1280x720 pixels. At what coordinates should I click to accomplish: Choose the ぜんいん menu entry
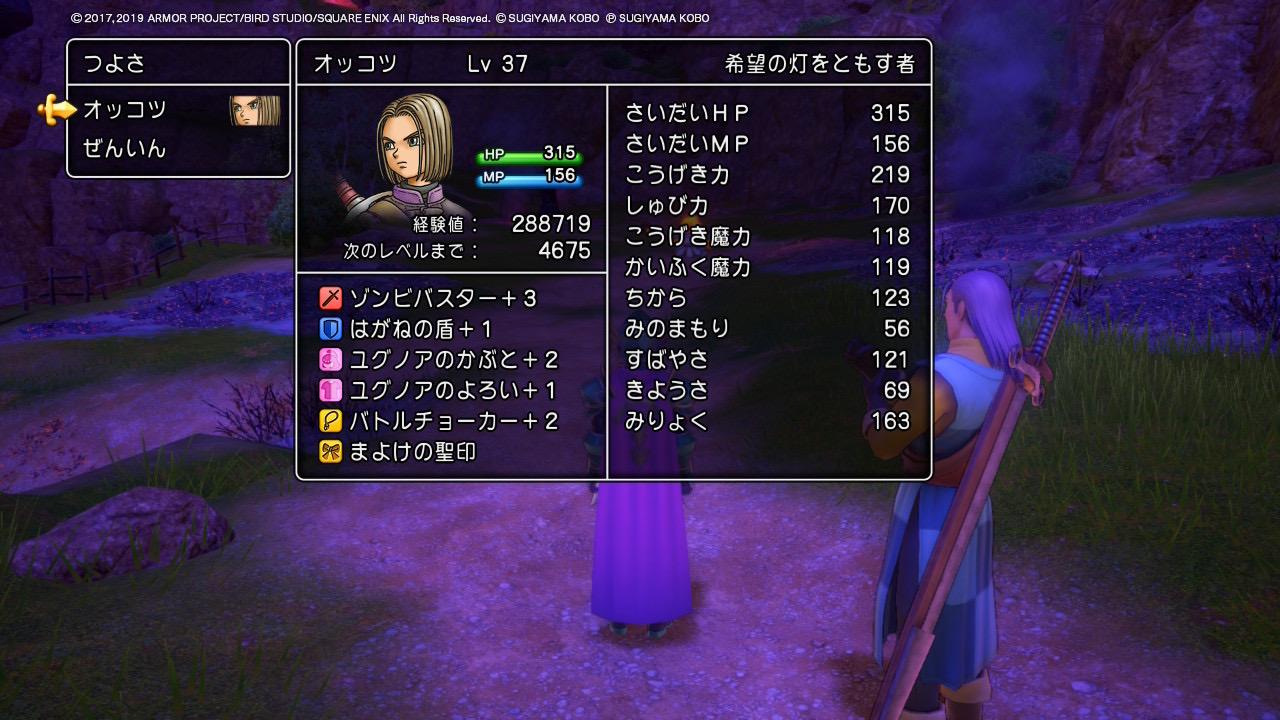pyautogui.click(x=125, y=150)
